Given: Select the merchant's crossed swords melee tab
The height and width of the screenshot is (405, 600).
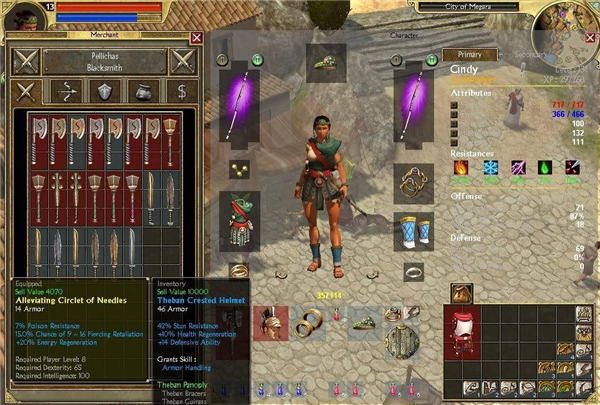Looking at the screenshot, I should [24, 91].
